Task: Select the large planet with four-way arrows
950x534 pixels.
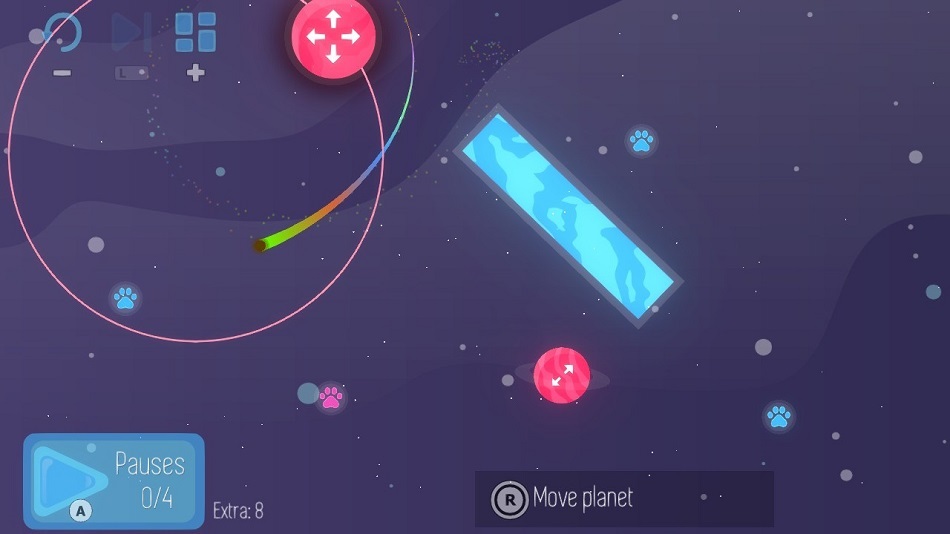Action: pos(333,36)
